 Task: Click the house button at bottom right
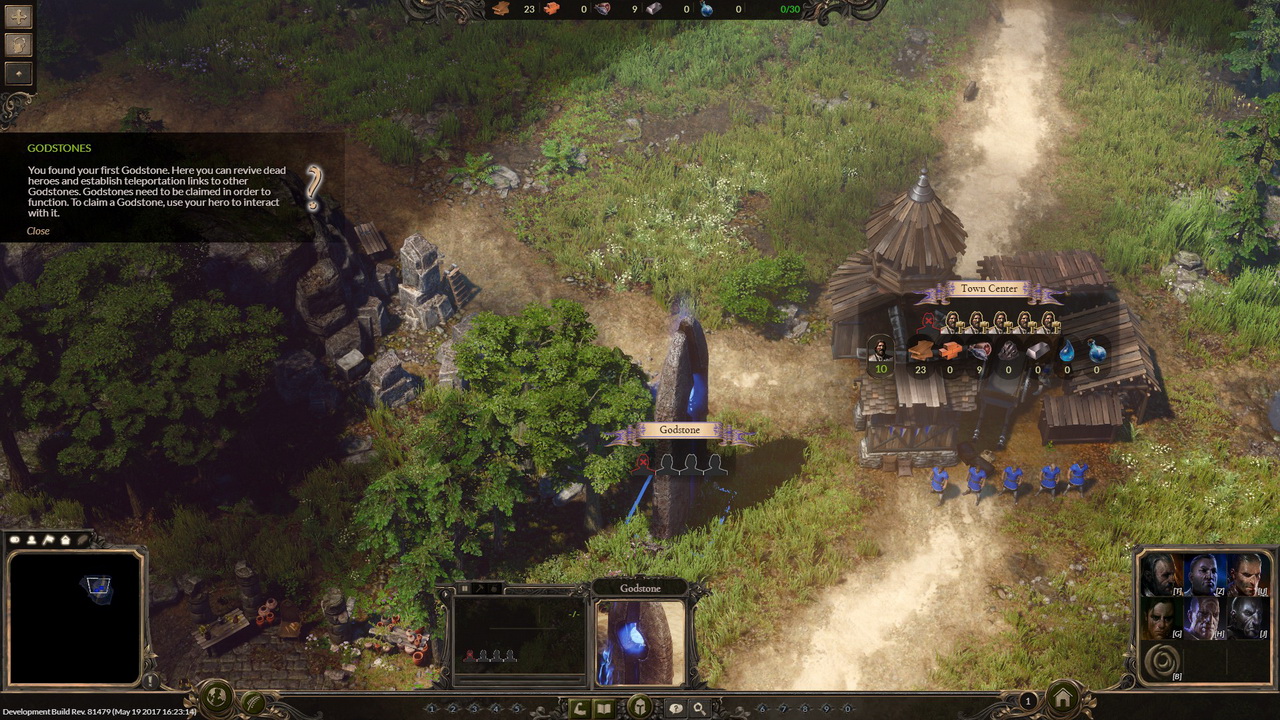click(1063, 697)
